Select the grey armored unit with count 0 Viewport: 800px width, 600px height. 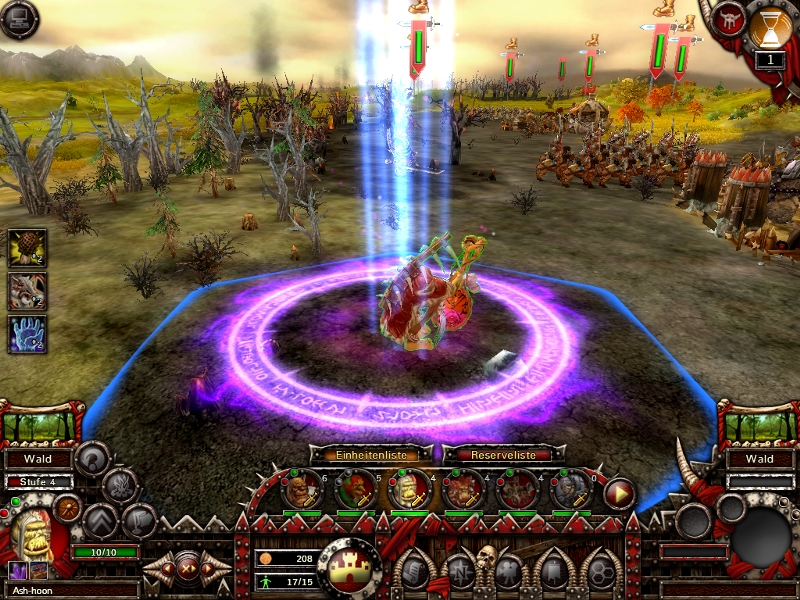click(571, 490)
